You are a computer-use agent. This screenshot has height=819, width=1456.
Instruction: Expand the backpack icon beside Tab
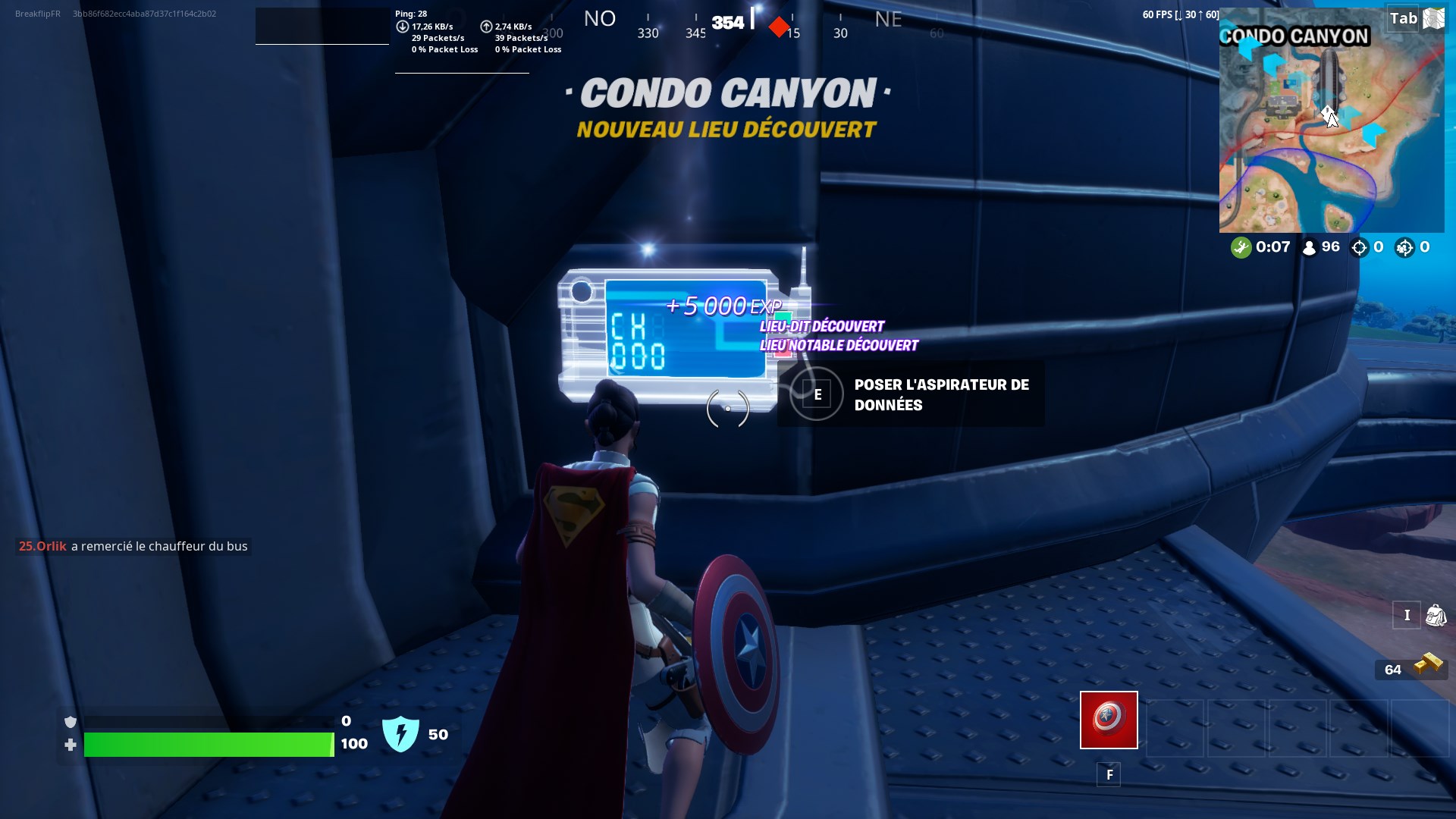point(1434,17)
